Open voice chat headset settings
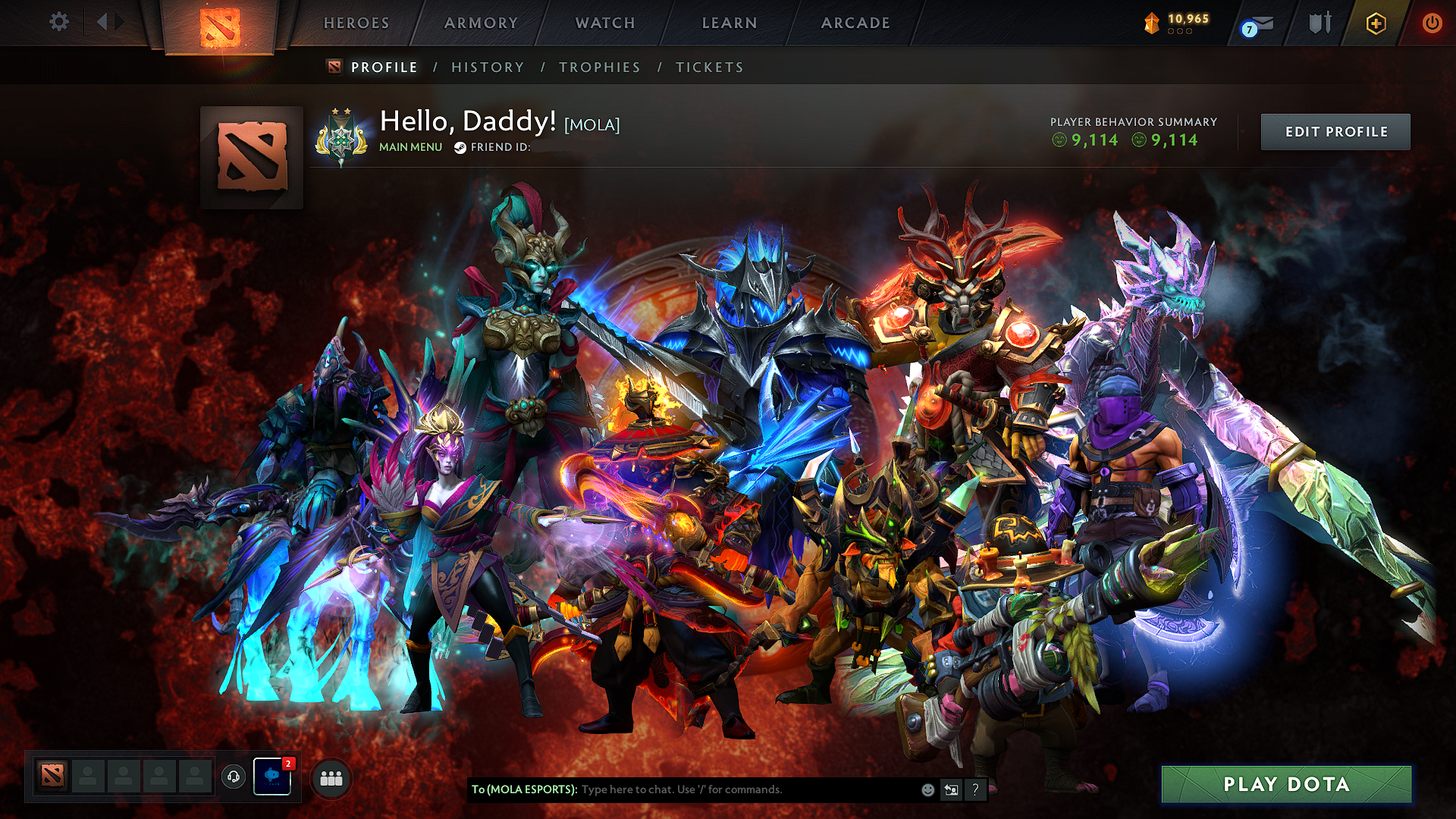The width and height of the screenshot is (1456, 819). click(x=234, y=776)
